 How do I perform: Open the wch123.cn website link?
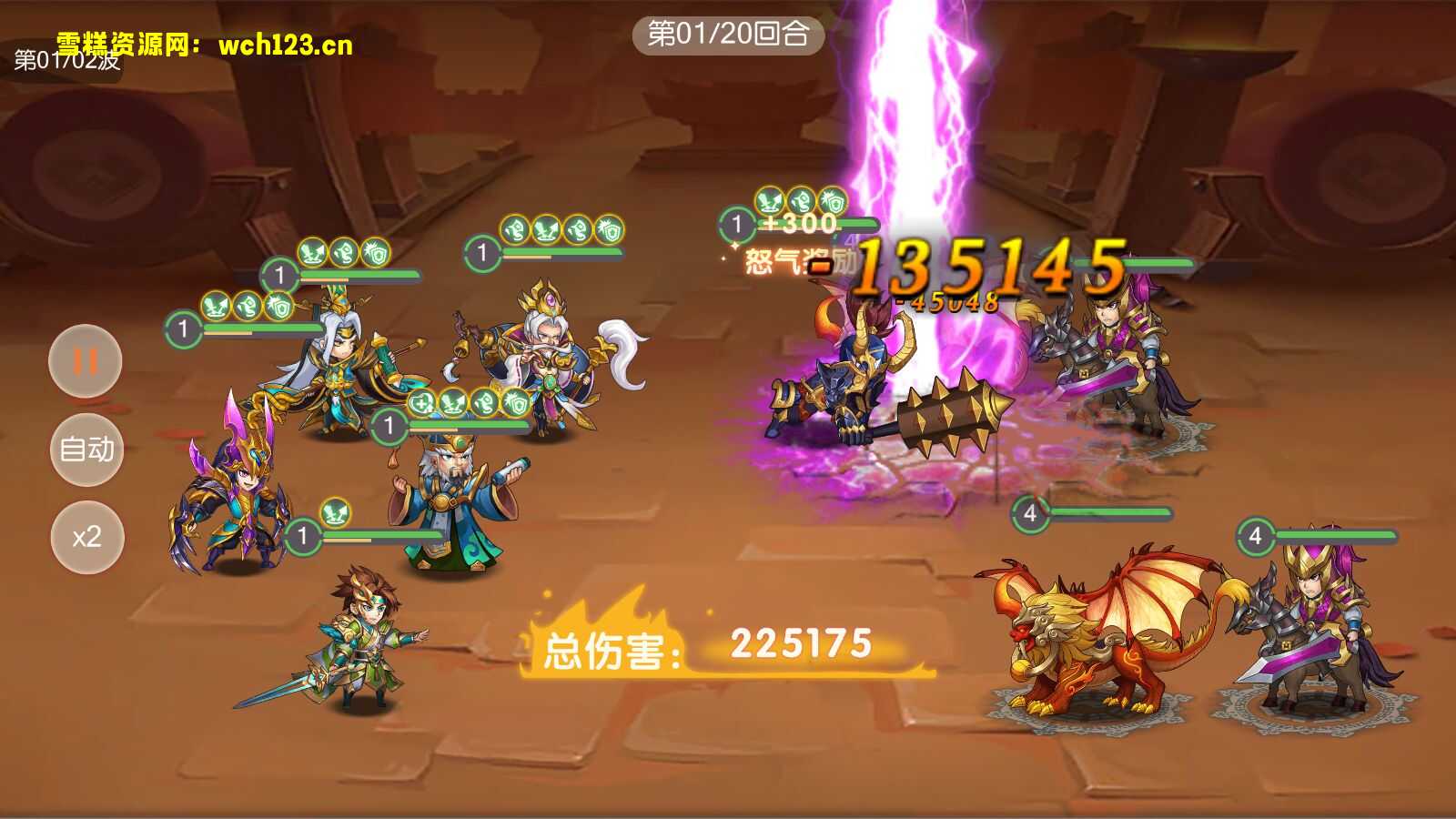282,44
